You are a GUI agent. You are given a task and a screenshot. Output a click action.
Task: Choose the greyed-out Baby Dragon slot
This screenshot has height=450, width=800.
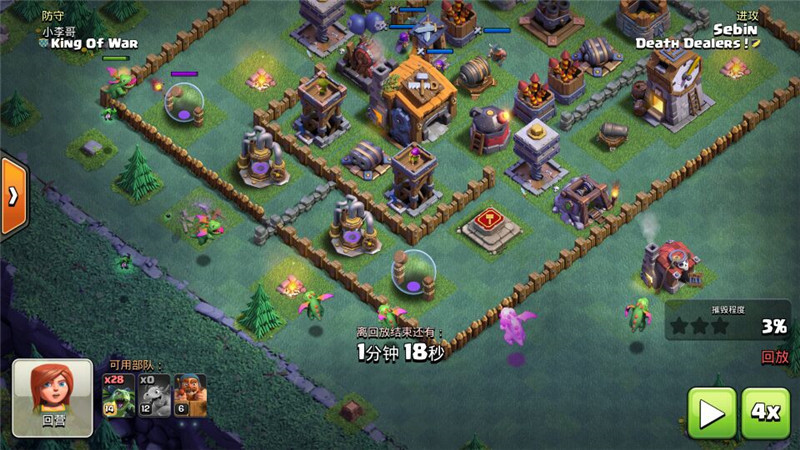coord(153,395)
